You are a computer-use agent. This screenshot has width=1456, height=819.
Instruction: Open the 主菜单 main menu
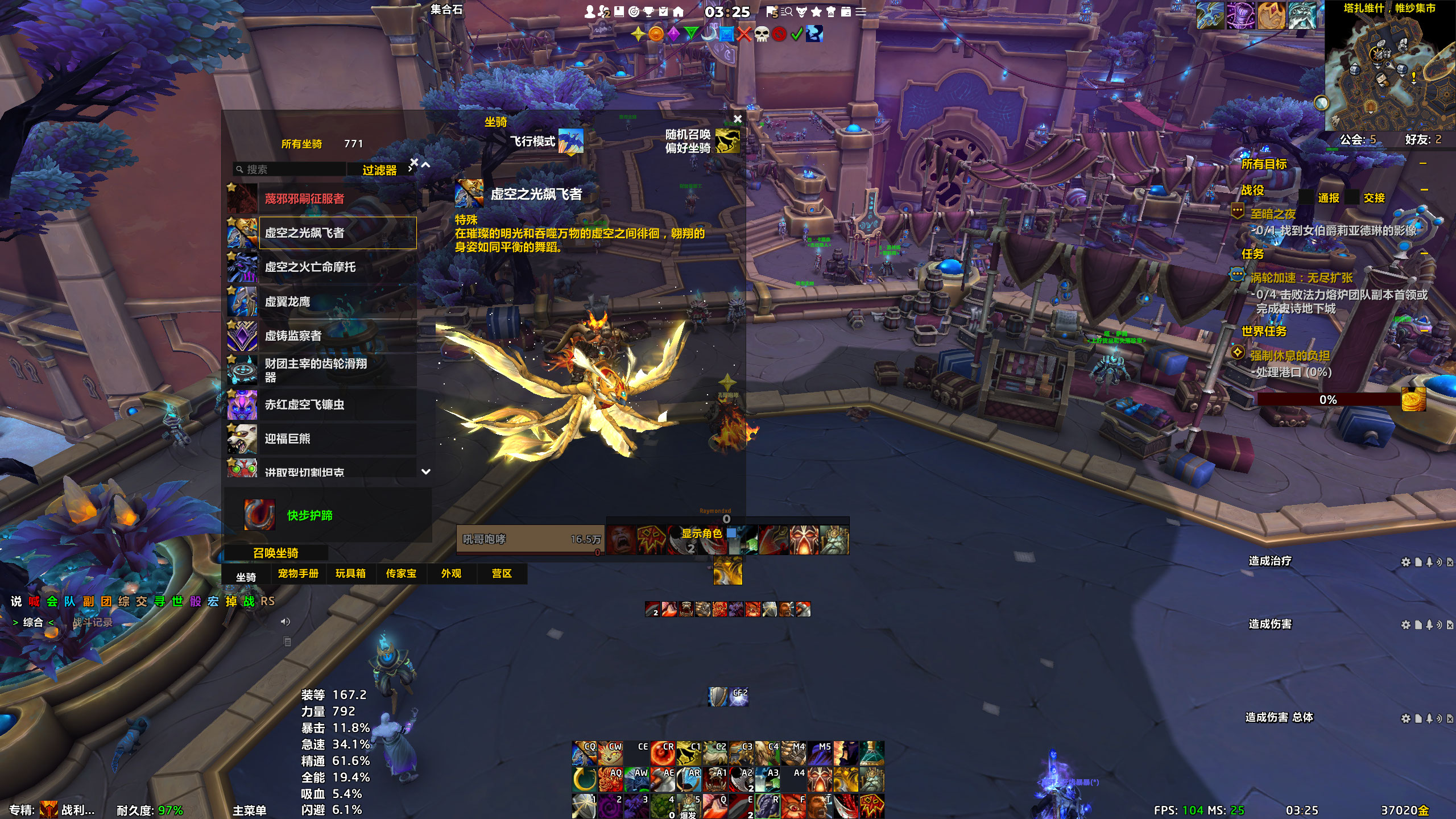coord(249,810)
